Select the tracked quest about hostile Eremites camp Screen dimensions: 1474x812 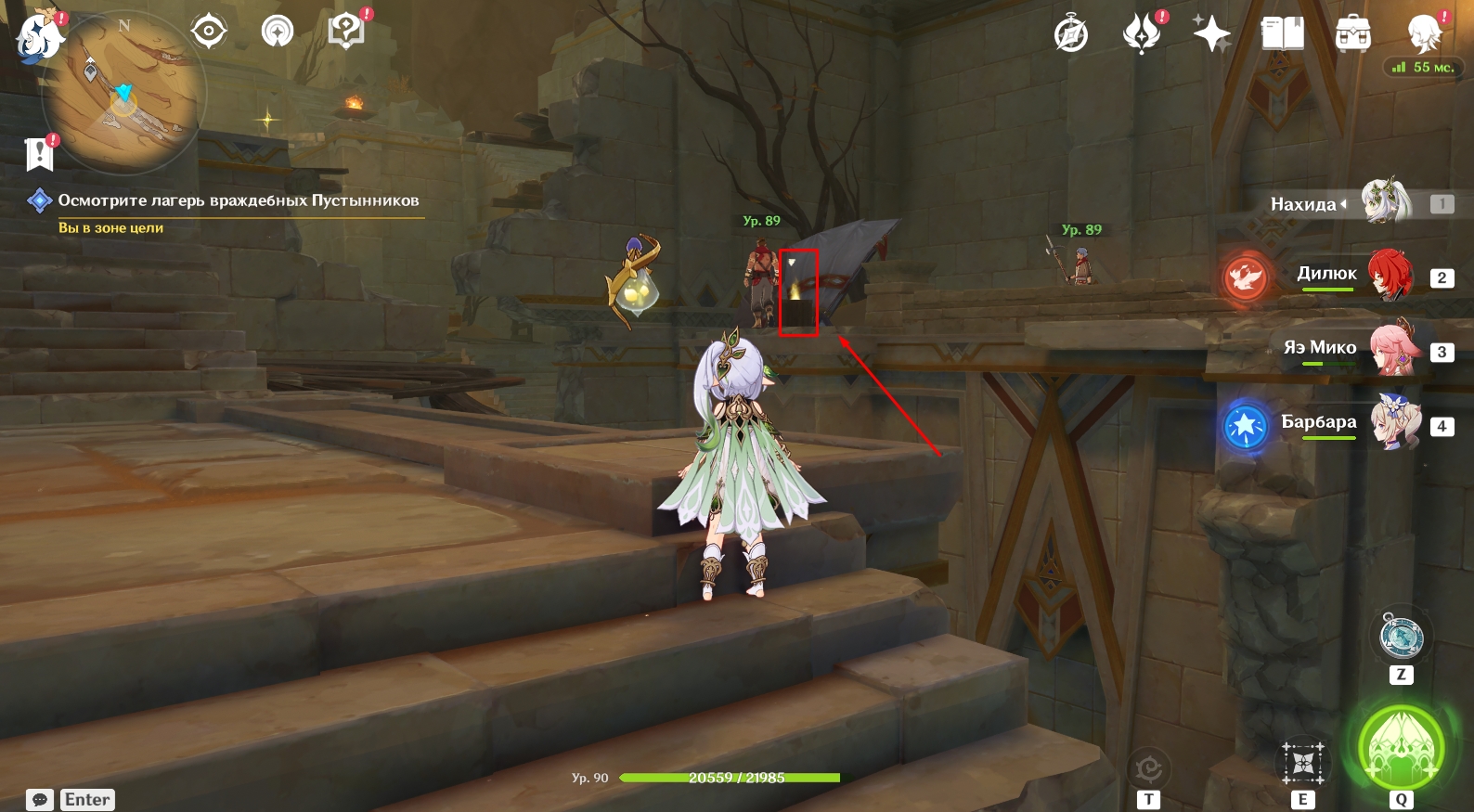pos(238,200)
